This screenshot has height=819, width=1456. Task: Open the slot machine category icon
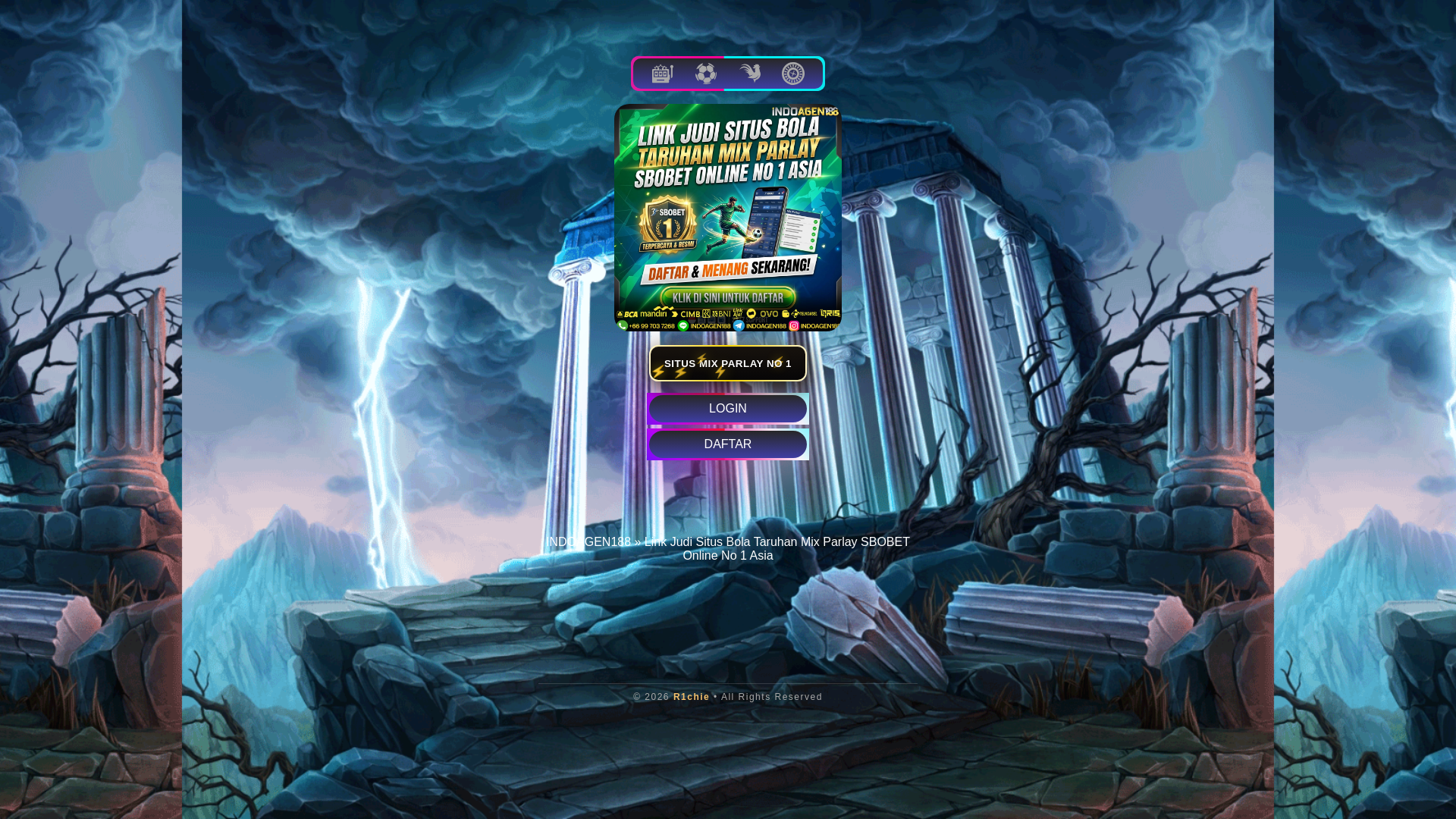tap(662, 74)
